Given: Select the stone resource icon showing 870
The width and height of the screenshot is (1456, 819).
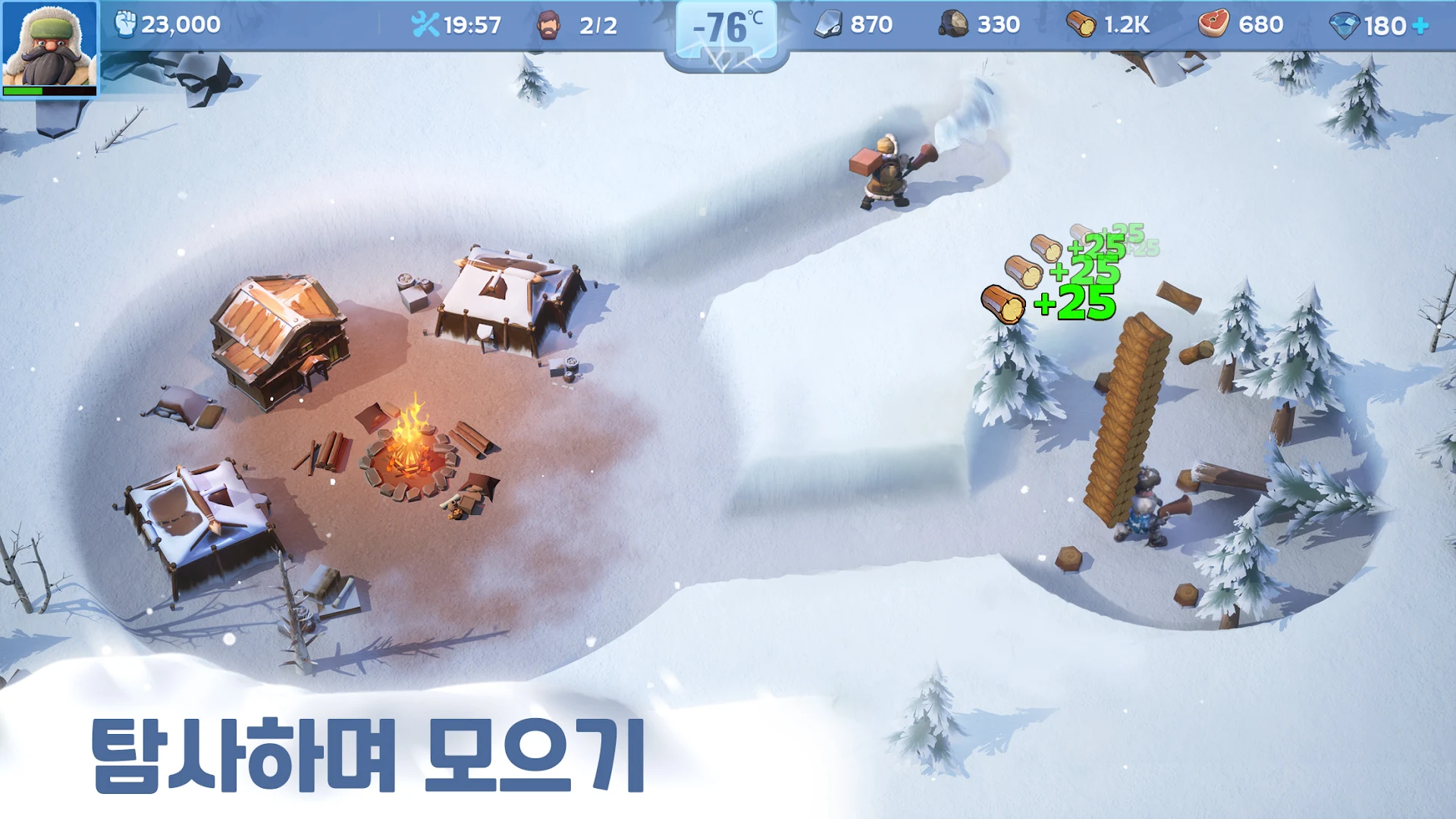Looking at the screenshot, I should [832, 24].
